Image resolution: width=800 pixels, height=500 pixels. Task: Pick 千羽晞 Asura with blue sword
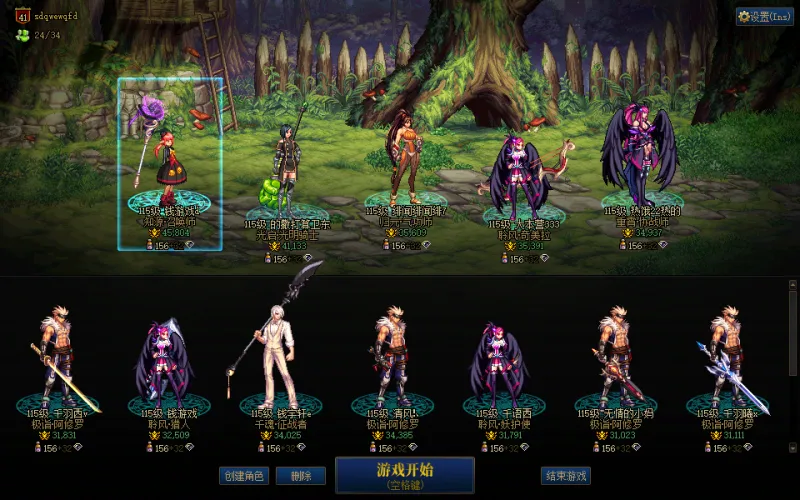pyautogui.click(x=727, y=360)
